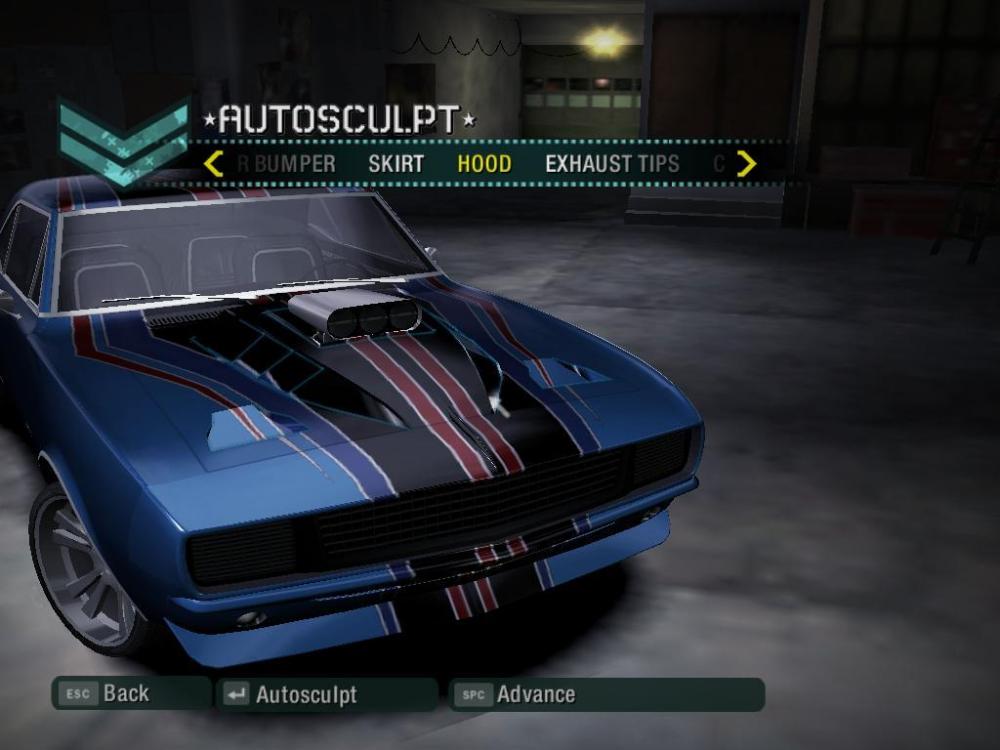This screenshot has height=750, width=1000.
Task: Click the left yellow arrow in category bar
Action: click(x=213, y=164)
